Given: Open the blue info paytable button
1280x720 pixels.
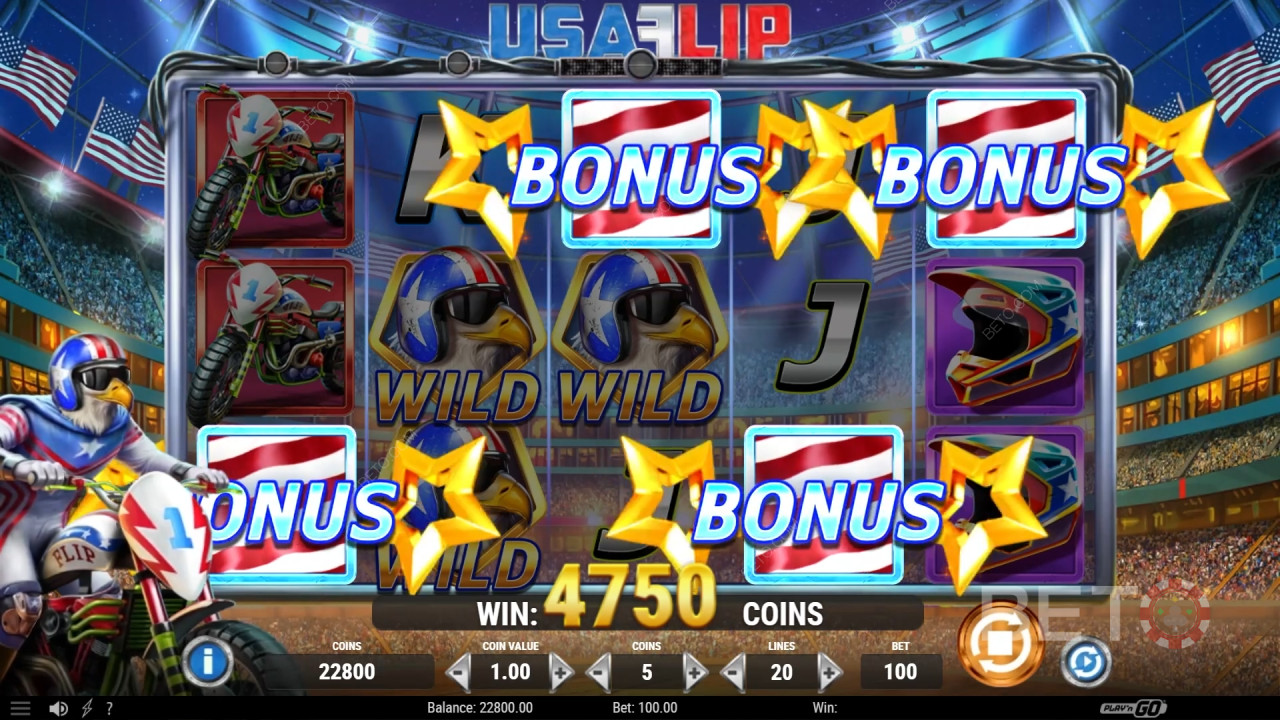Looking at the screenshot, I should tap(208, 661).
